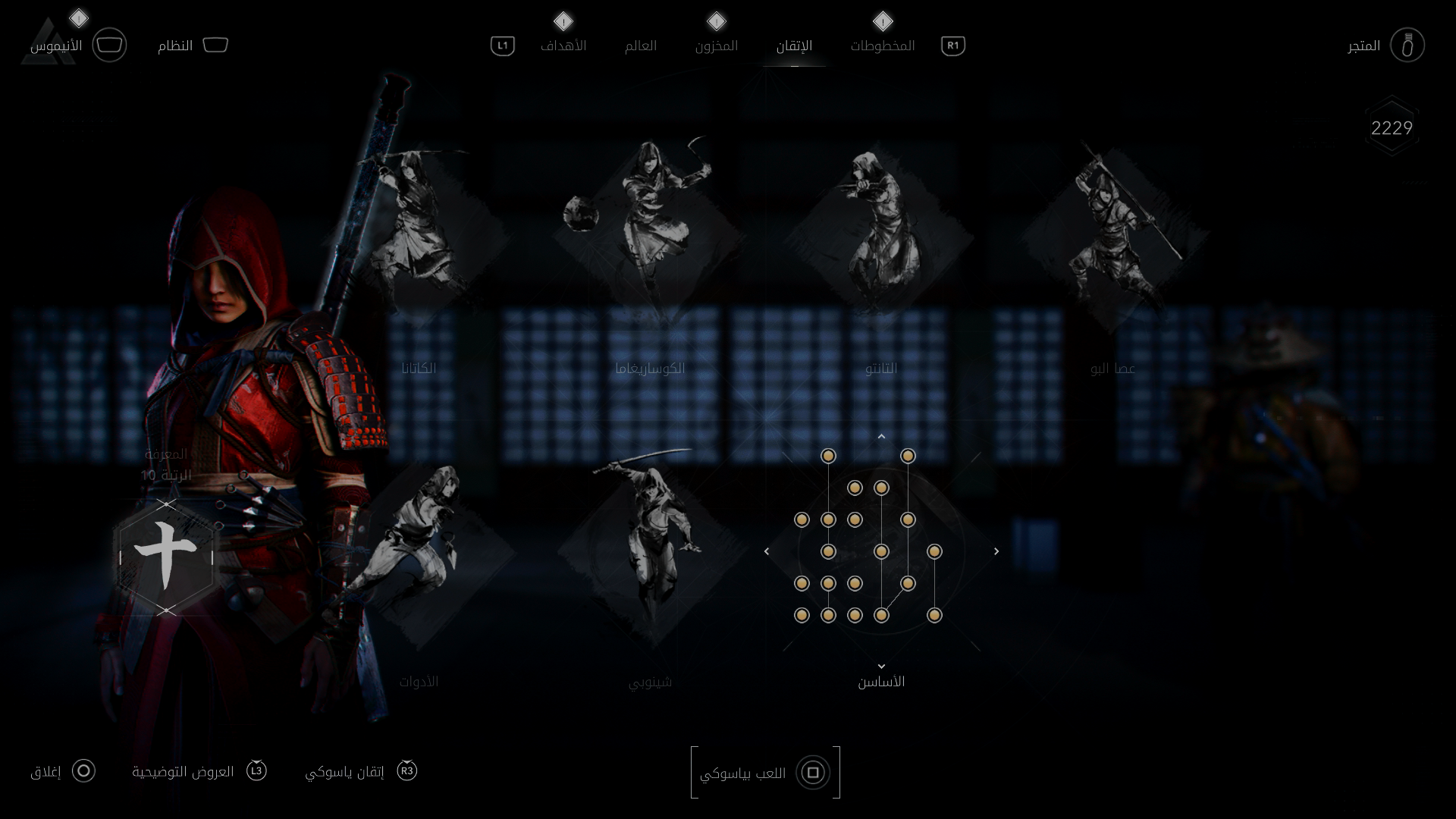Viewport: 1456px width, 819px height.
Task: Click the knowledge rank 10 hexagon emblem
Action: (x=166, y=557)
